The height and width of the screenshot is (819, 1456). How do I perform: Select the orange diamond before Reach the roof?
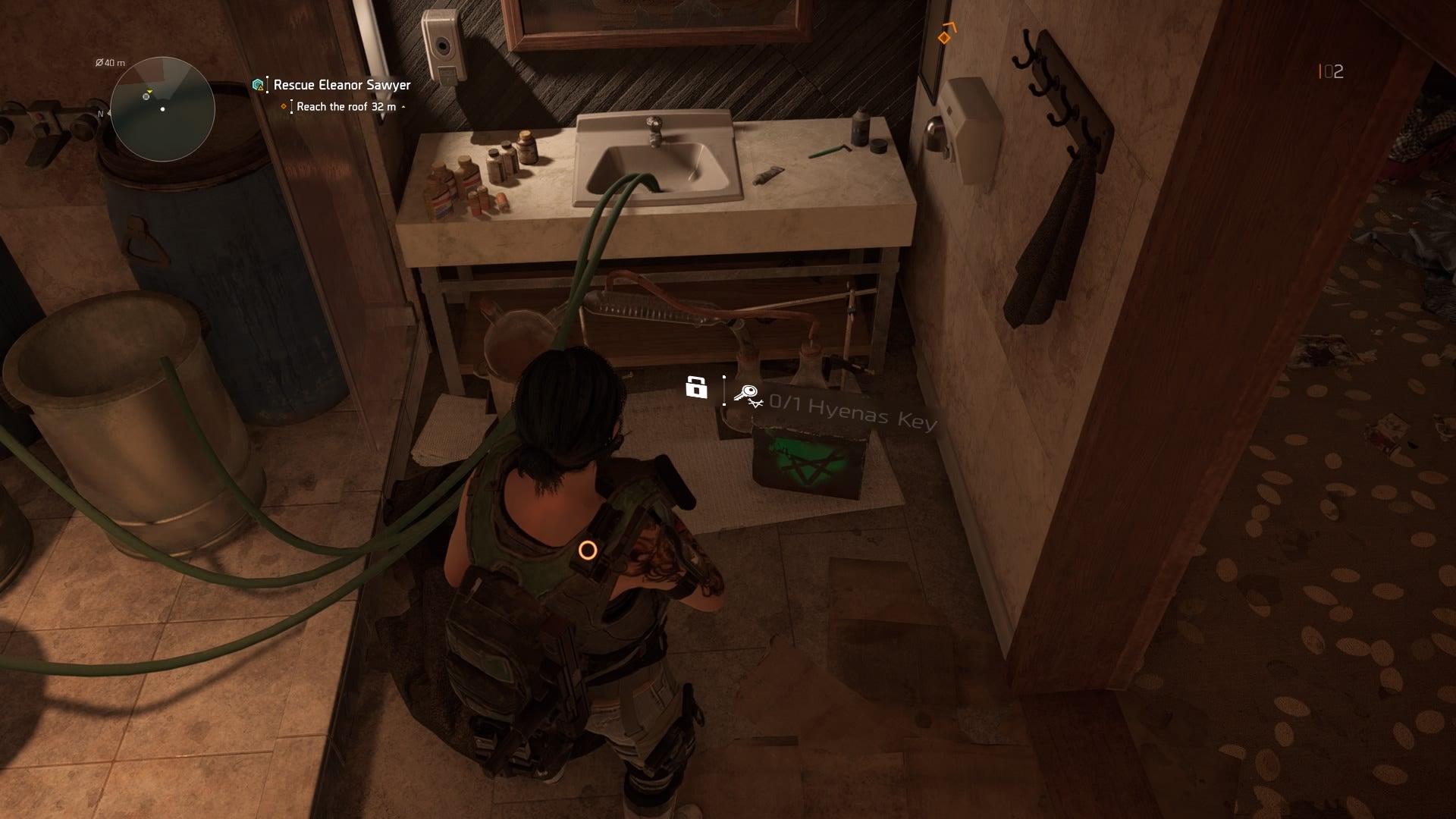(286, 108)
